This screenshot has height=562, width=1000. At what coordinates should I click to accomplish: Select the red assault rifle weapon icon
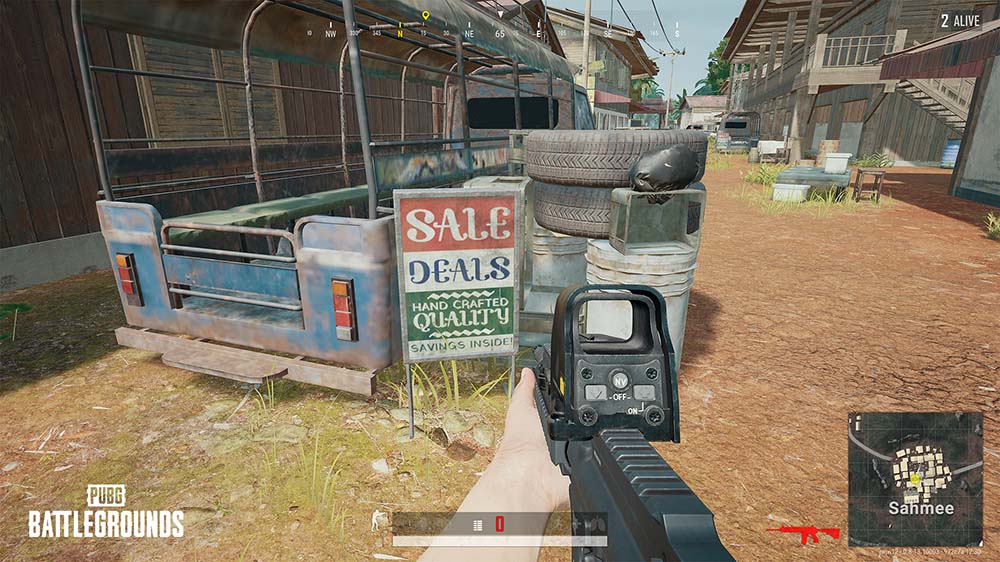point(804,532)
